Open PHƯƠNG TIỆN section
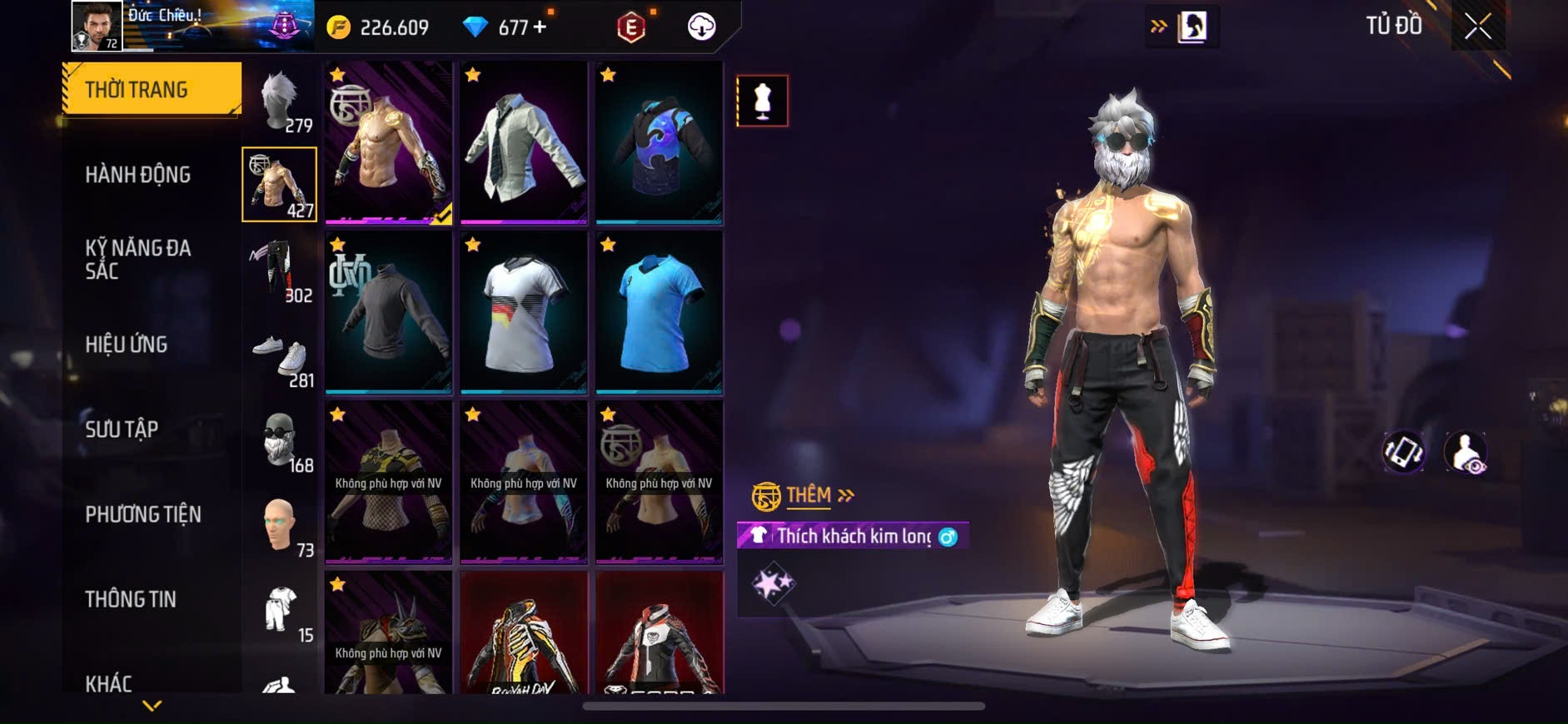This screenshot has width=1568, height=724. 143,514
